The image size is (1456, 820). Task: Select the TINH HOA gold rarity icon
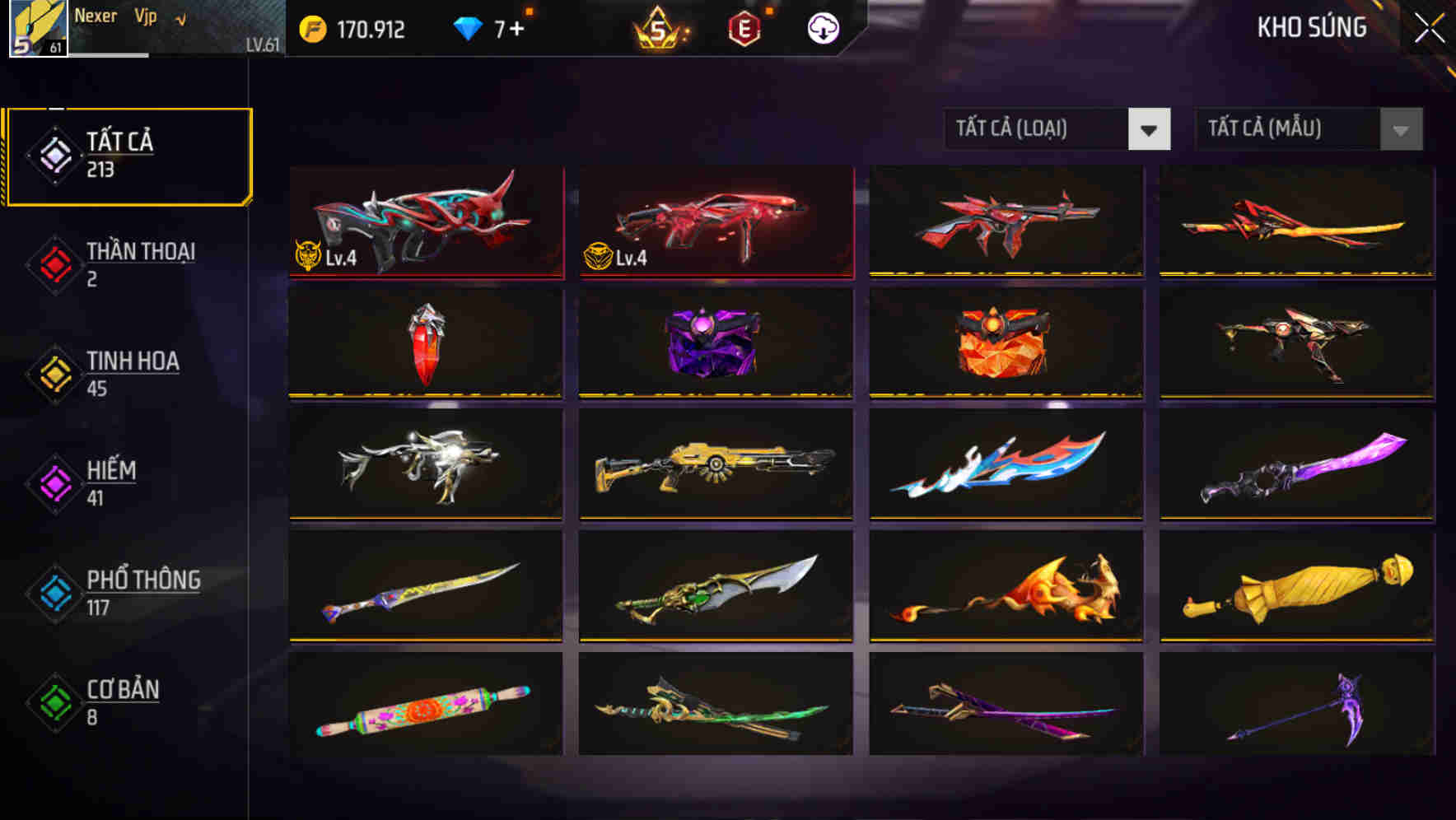pyautogui.click(x=54, y=373)
